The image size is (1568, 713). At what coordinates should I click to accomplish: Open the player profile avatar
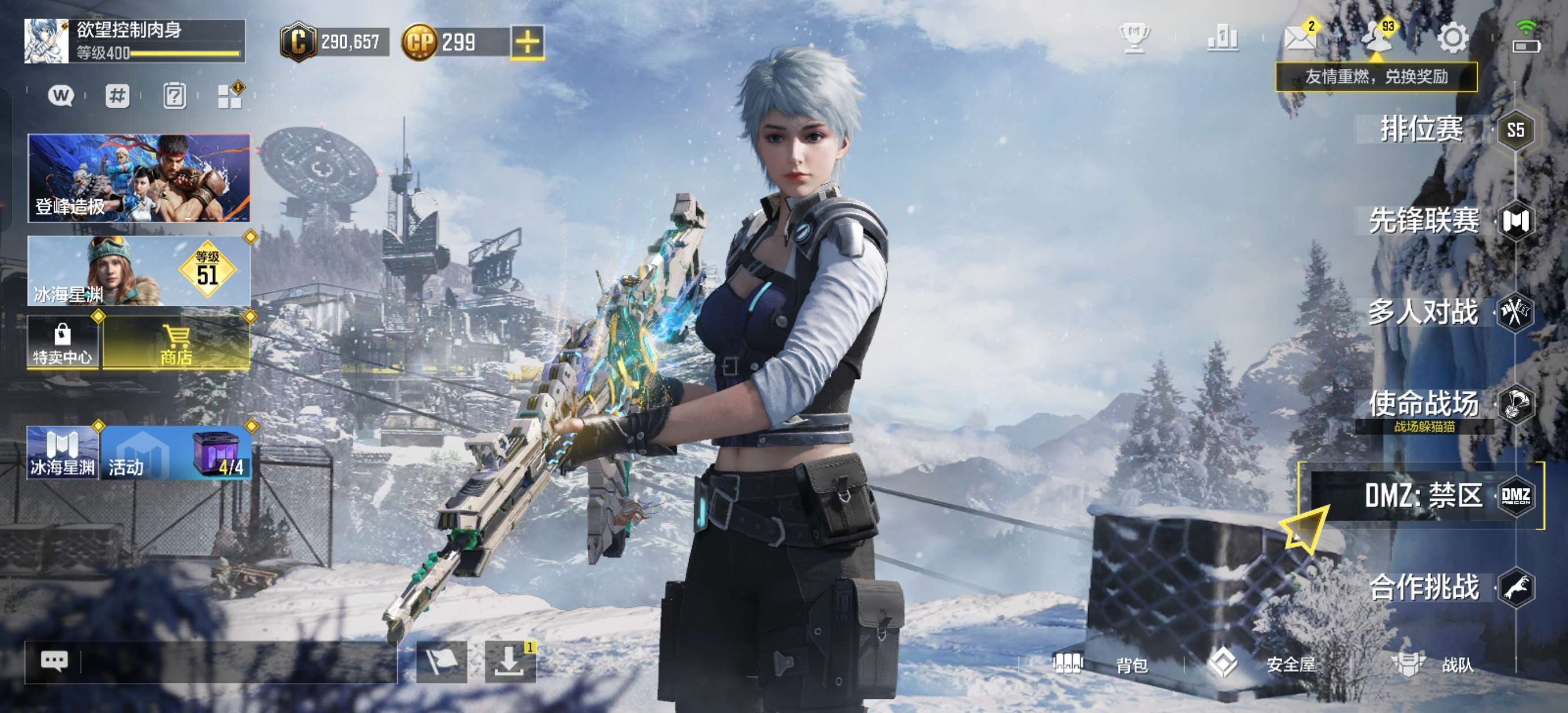point(46,41)
